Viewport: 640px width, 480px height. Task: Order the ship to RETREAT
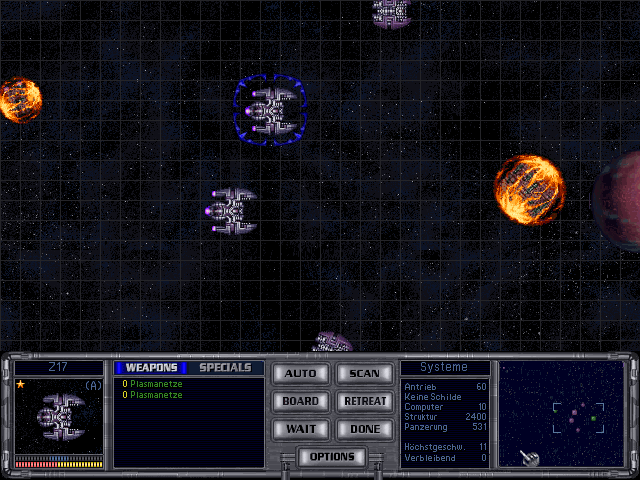[x=364, y=402]
